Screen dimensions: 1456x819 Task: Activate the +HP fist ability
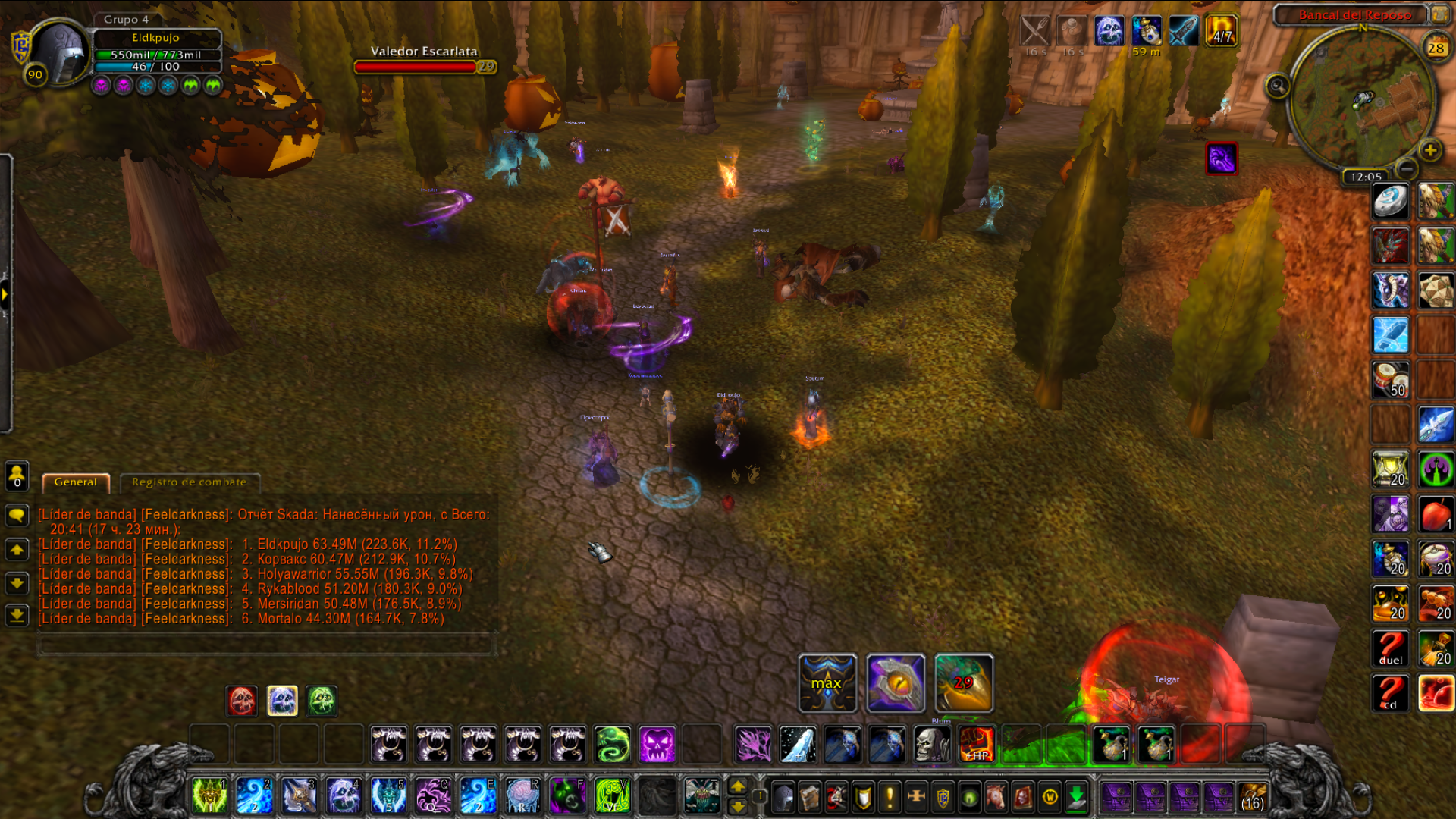pos(976,744)
